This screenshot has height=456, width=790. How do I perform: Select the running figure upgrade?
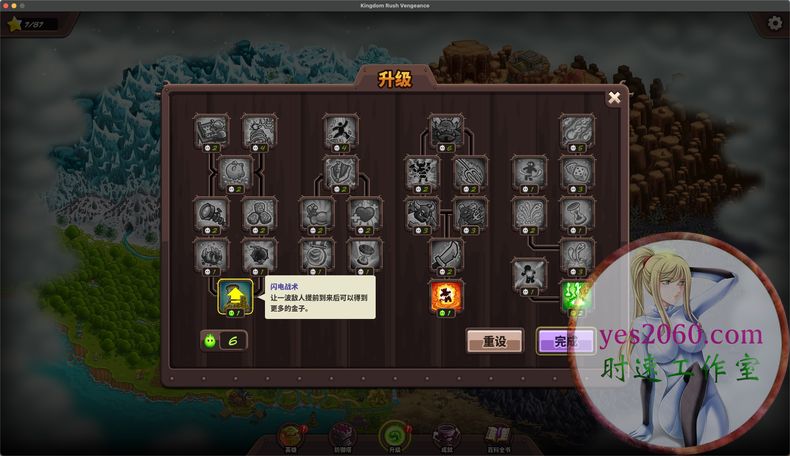click(340, 129)
